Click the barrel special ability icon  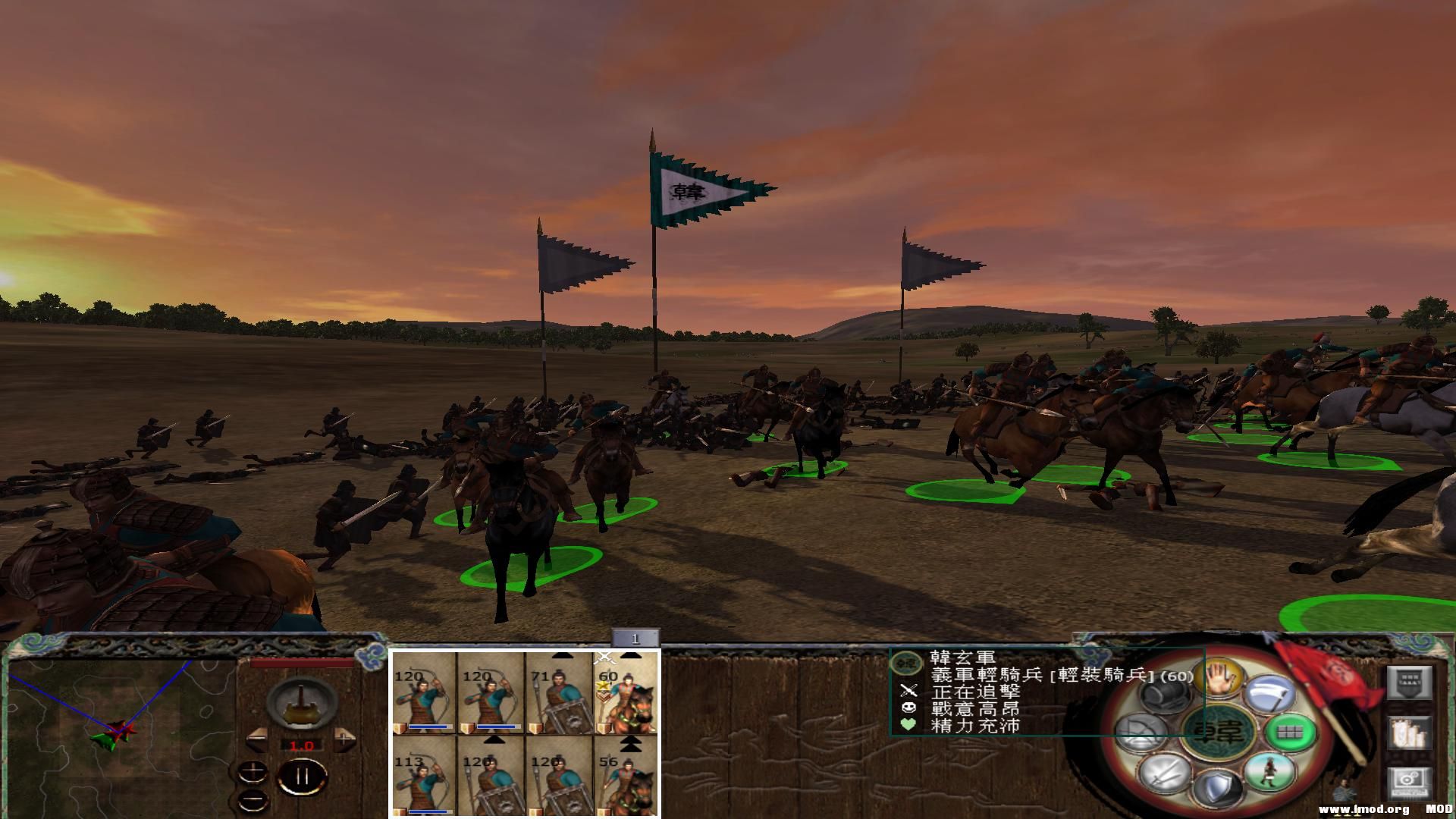tap(1166, 695)
